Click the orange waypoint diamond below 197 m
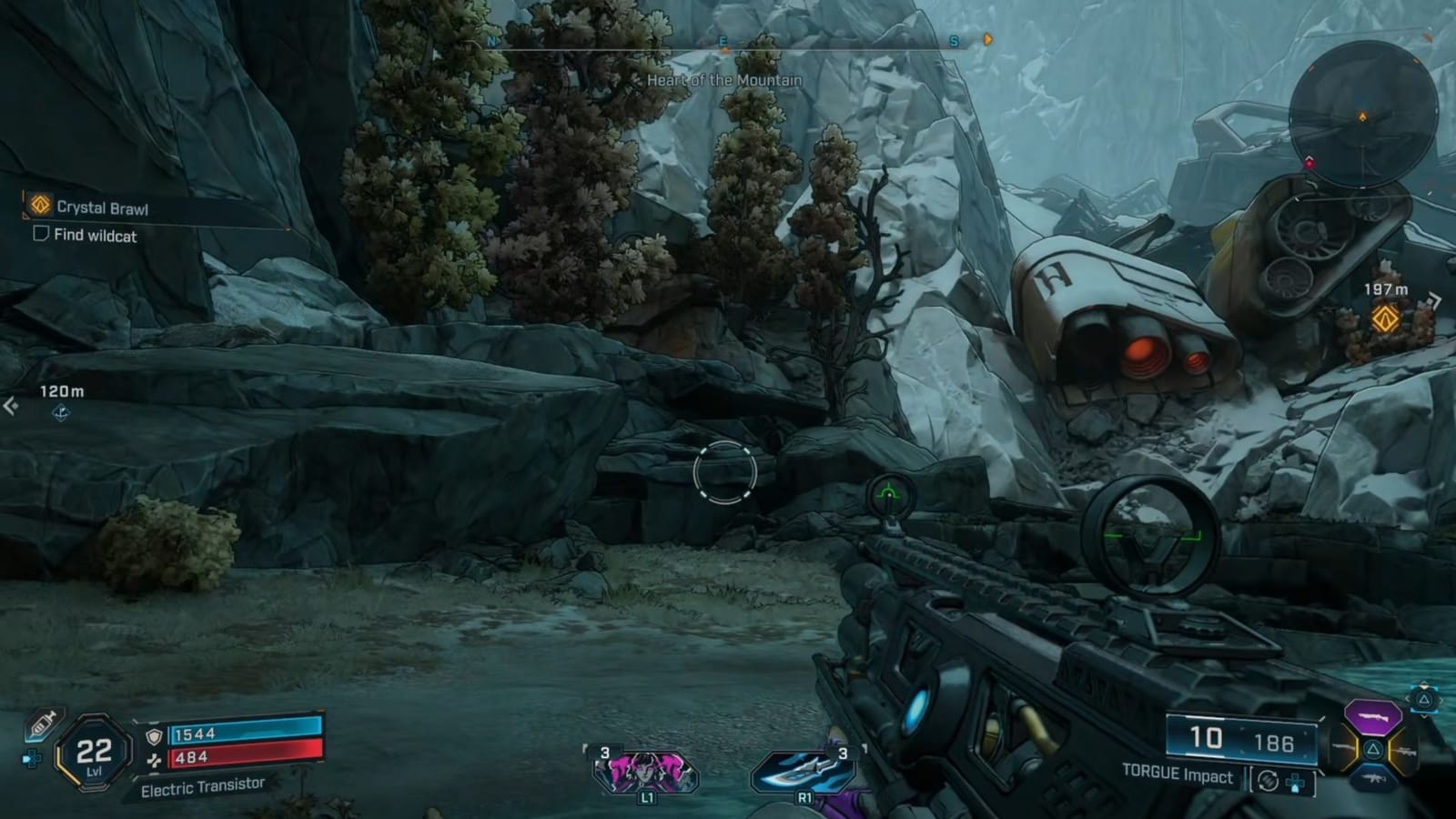 pyautogui.click(x=1384, y=320)
